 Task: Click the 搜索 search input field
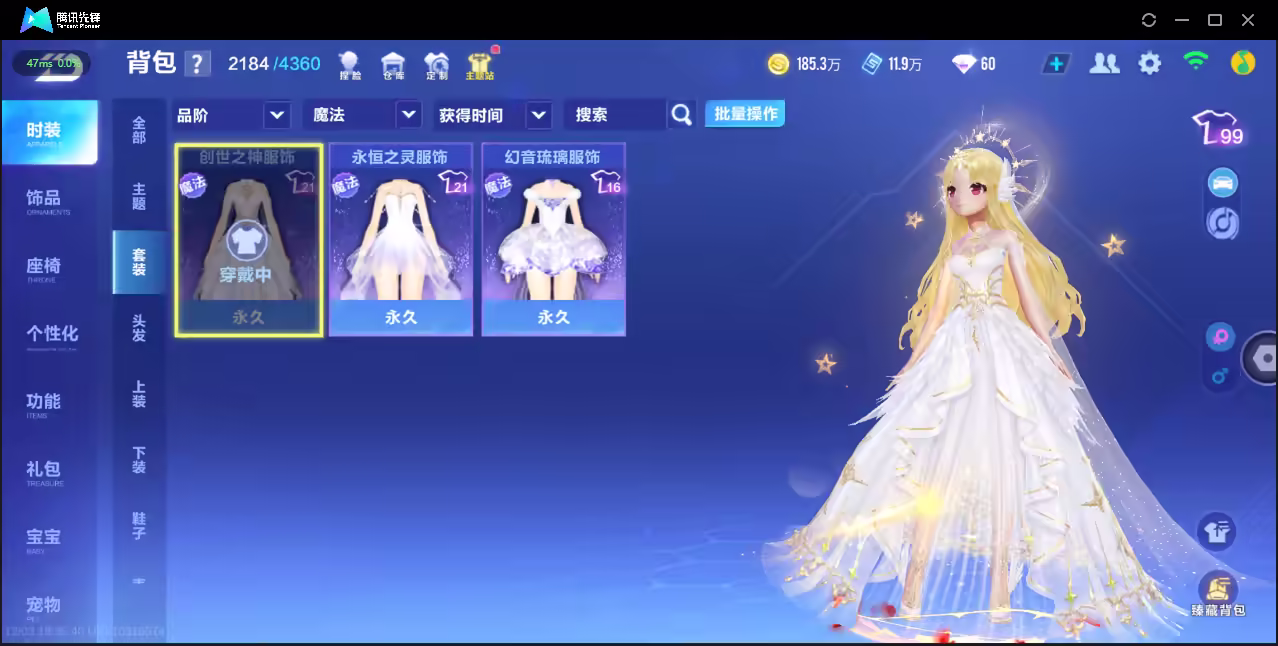[x=615, y=115]
